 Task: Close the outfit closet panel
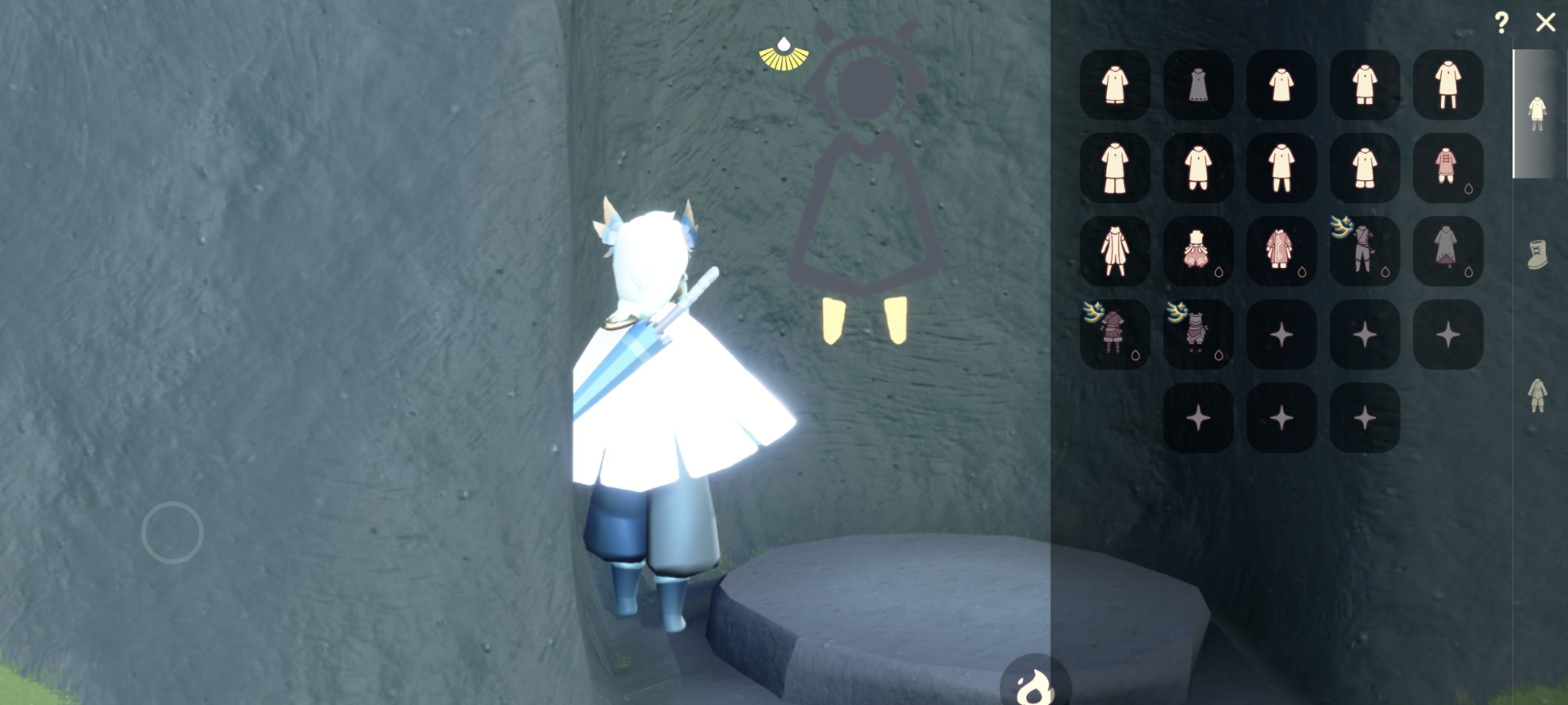click(1546, 23)
